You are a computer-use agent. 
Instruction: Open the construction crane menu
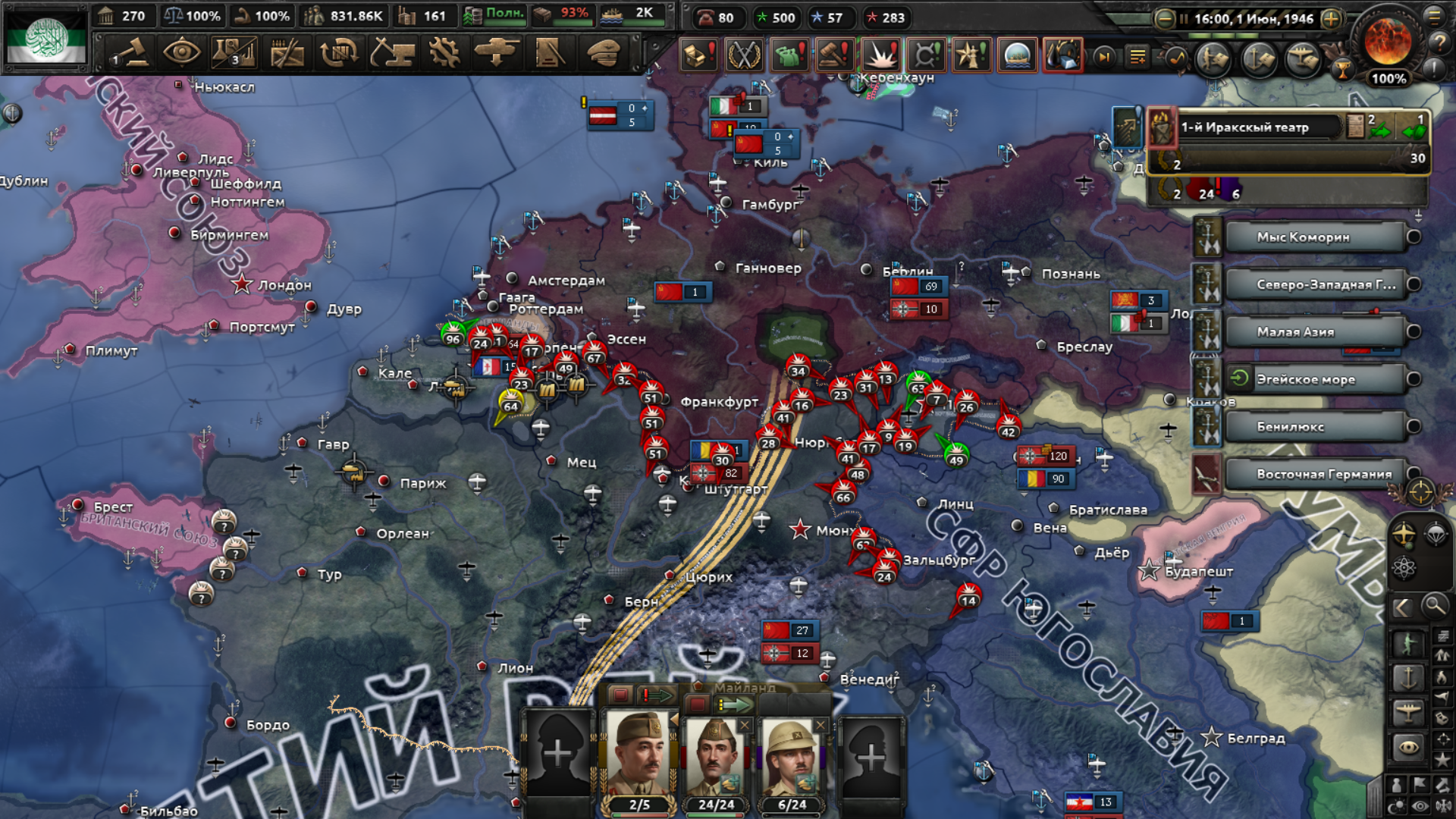(392, 53)
